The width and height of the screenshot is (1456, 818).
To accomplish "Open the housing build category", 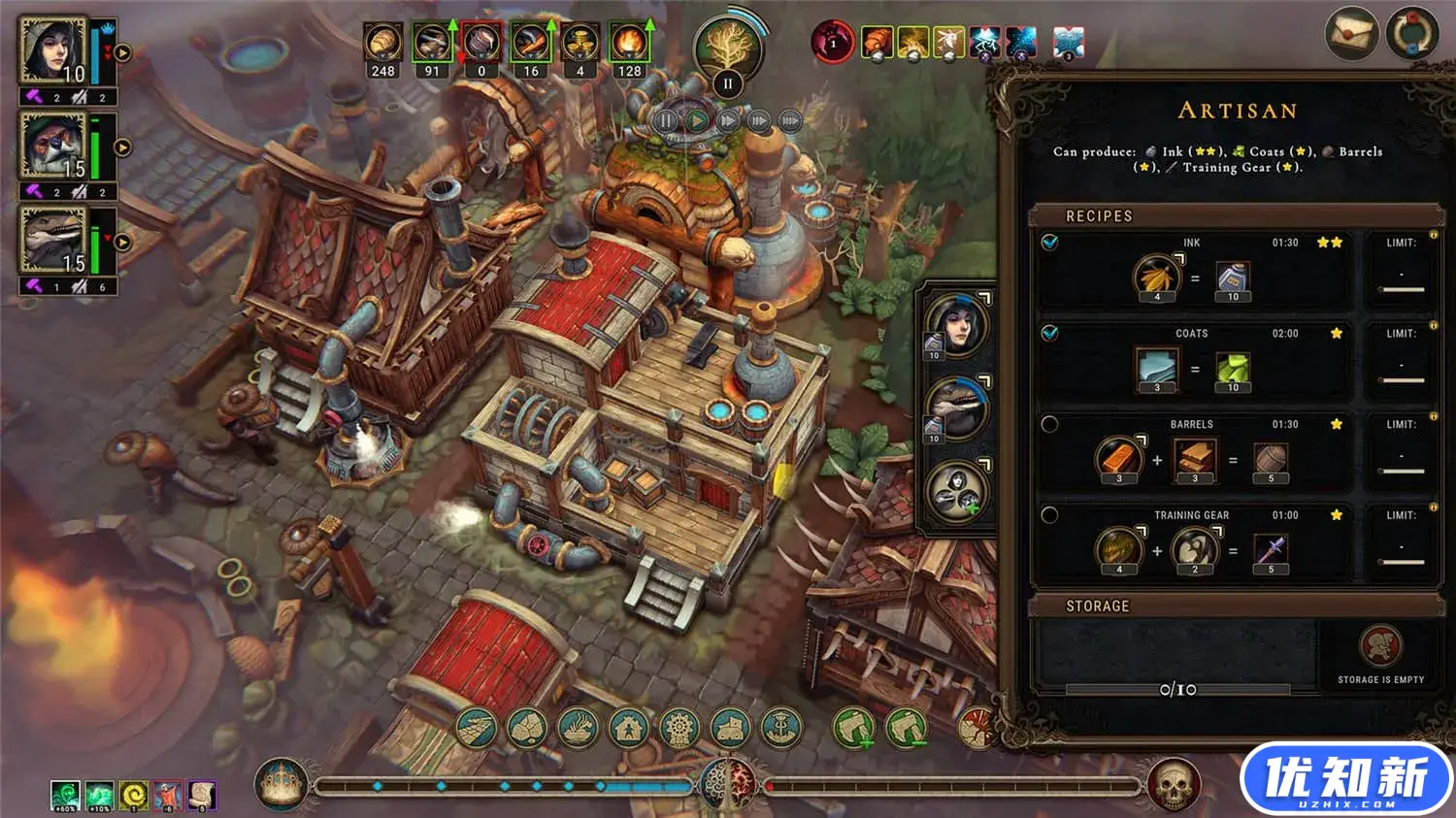I will [x=628, y=728].
